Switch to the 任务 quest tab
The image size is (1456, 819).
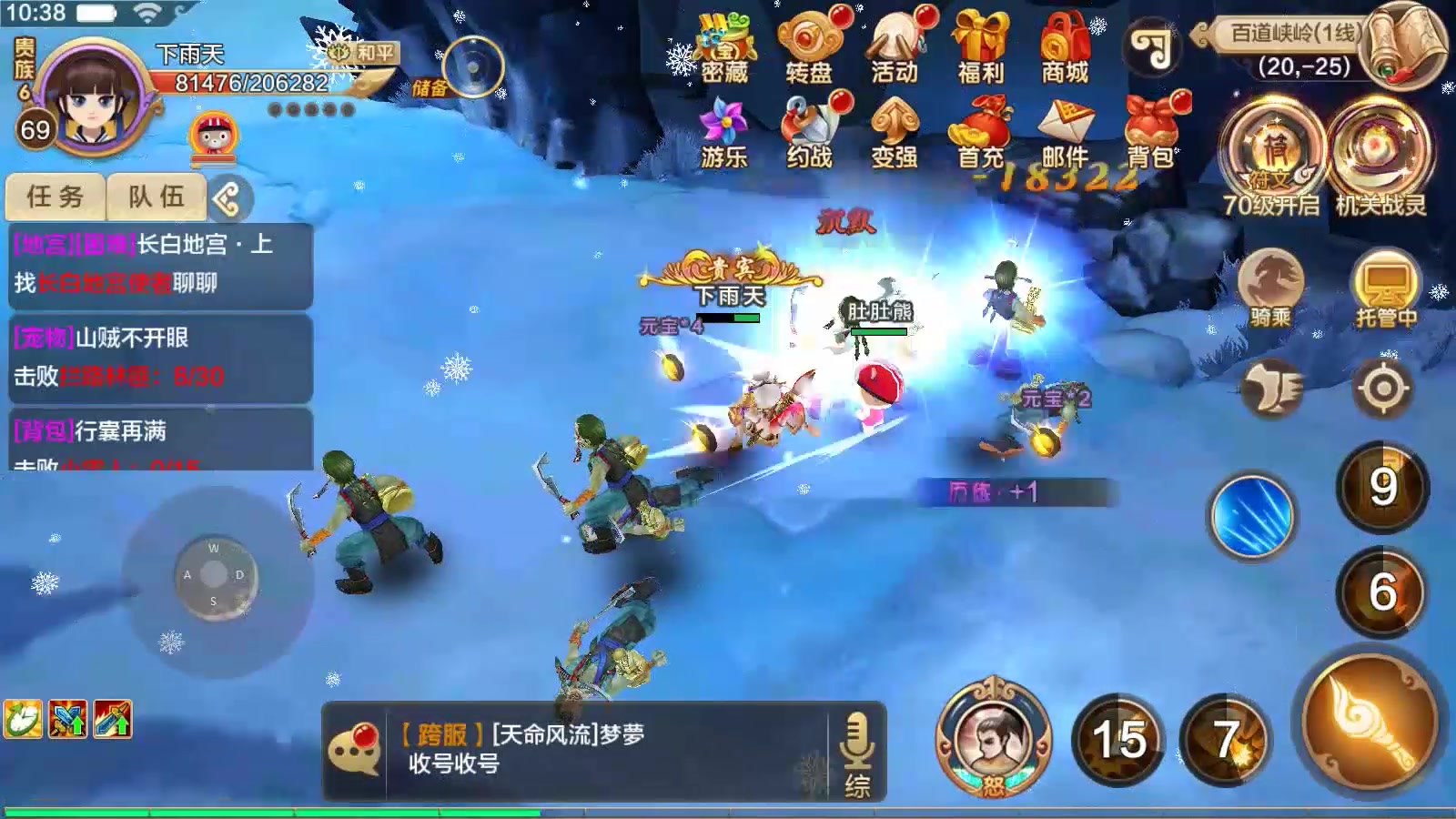56,195
